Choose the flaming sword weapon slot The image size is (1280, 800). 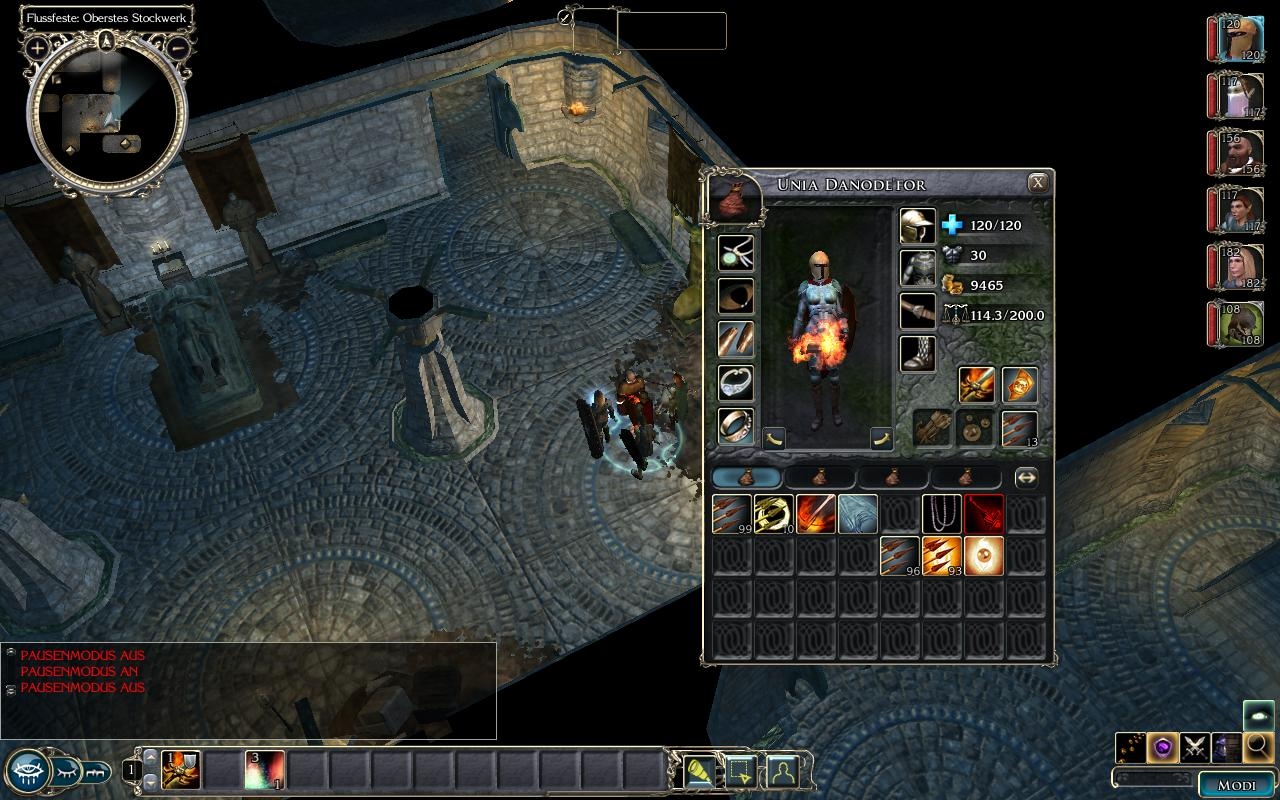(976, 385)
